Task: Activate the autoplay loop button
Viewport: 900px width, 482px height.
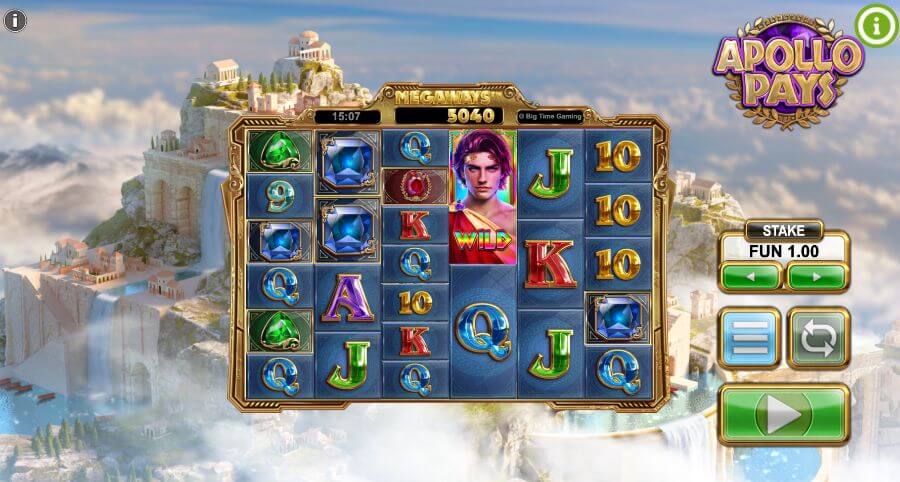Action: point(818,338)
